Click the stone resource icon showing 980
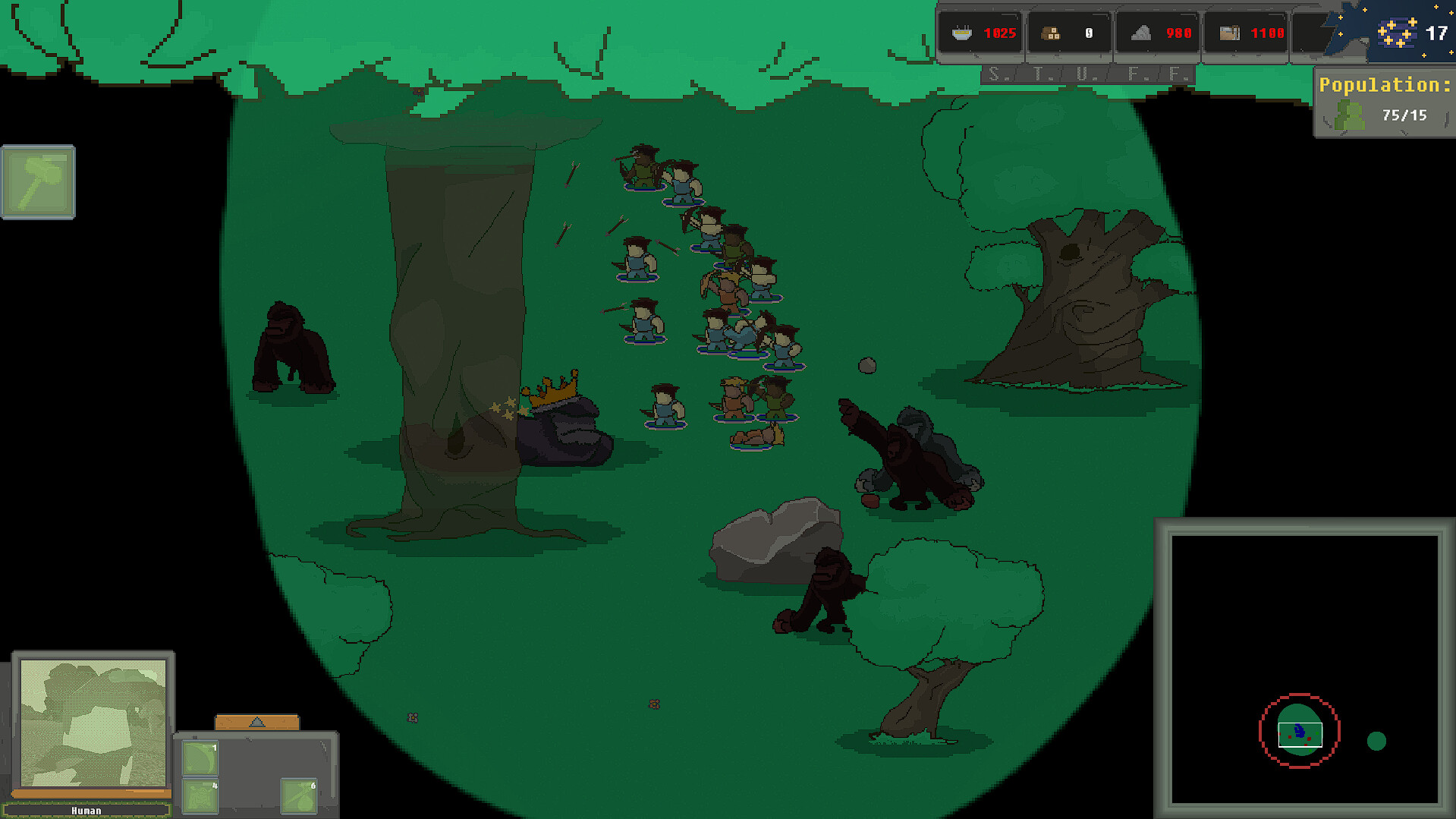 (x=1140, y=32)
